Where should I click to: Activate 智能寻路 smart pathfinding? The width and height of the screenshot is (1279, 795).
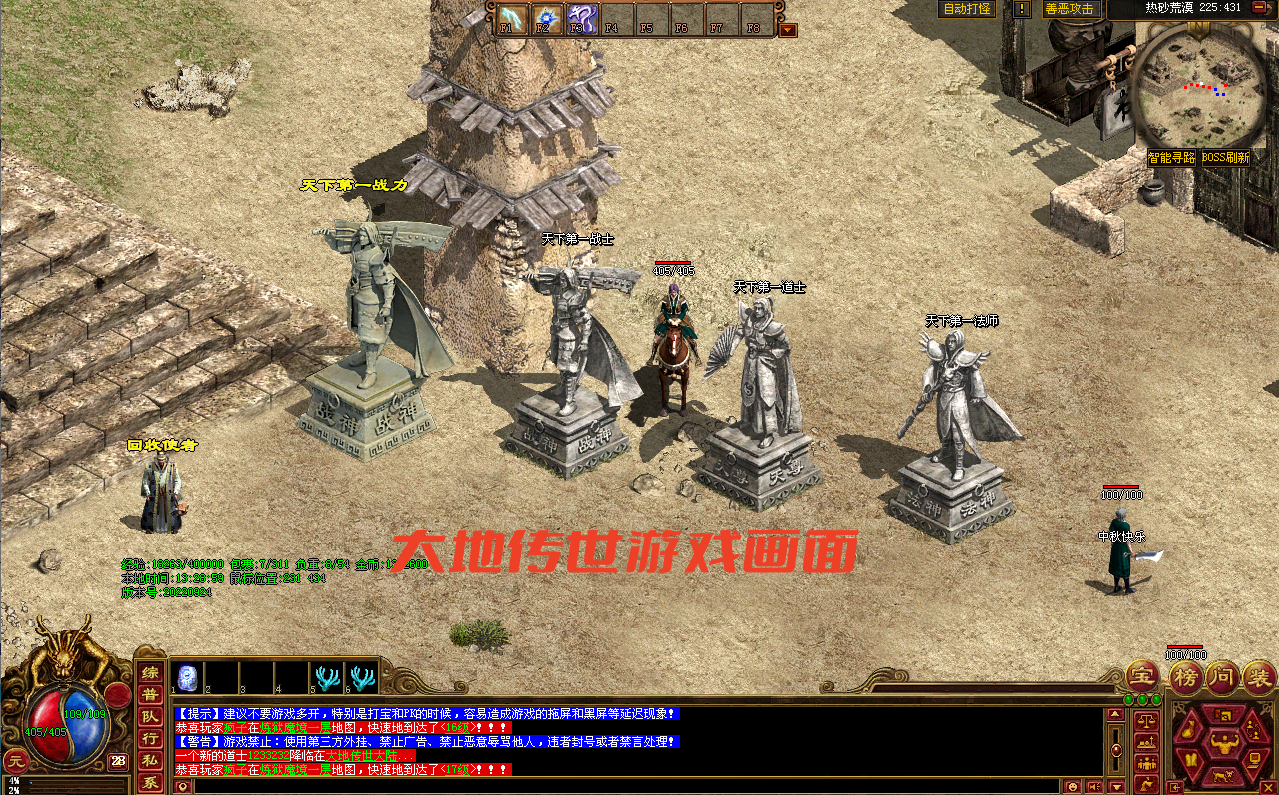click(1171, 158)
